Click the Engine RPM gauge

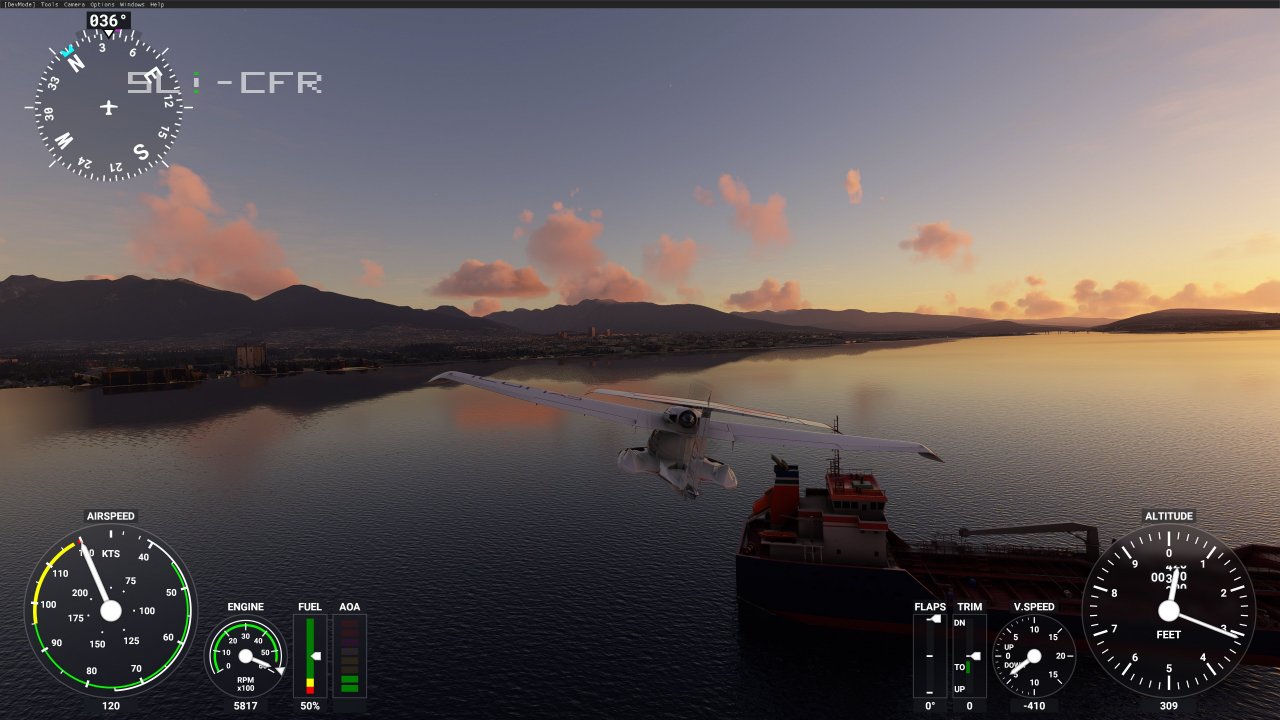246,655
